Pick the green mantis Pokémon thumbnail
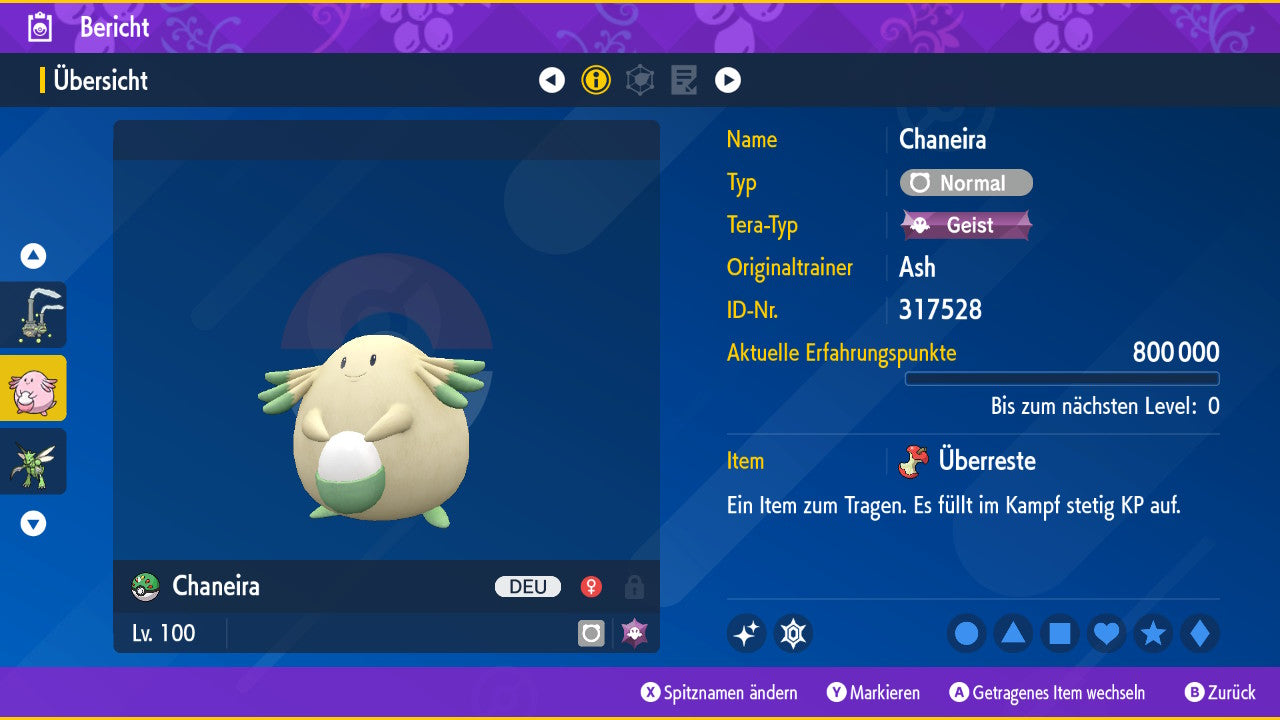The height and width of the screenshot is (720, 1280). coord(33,461)
